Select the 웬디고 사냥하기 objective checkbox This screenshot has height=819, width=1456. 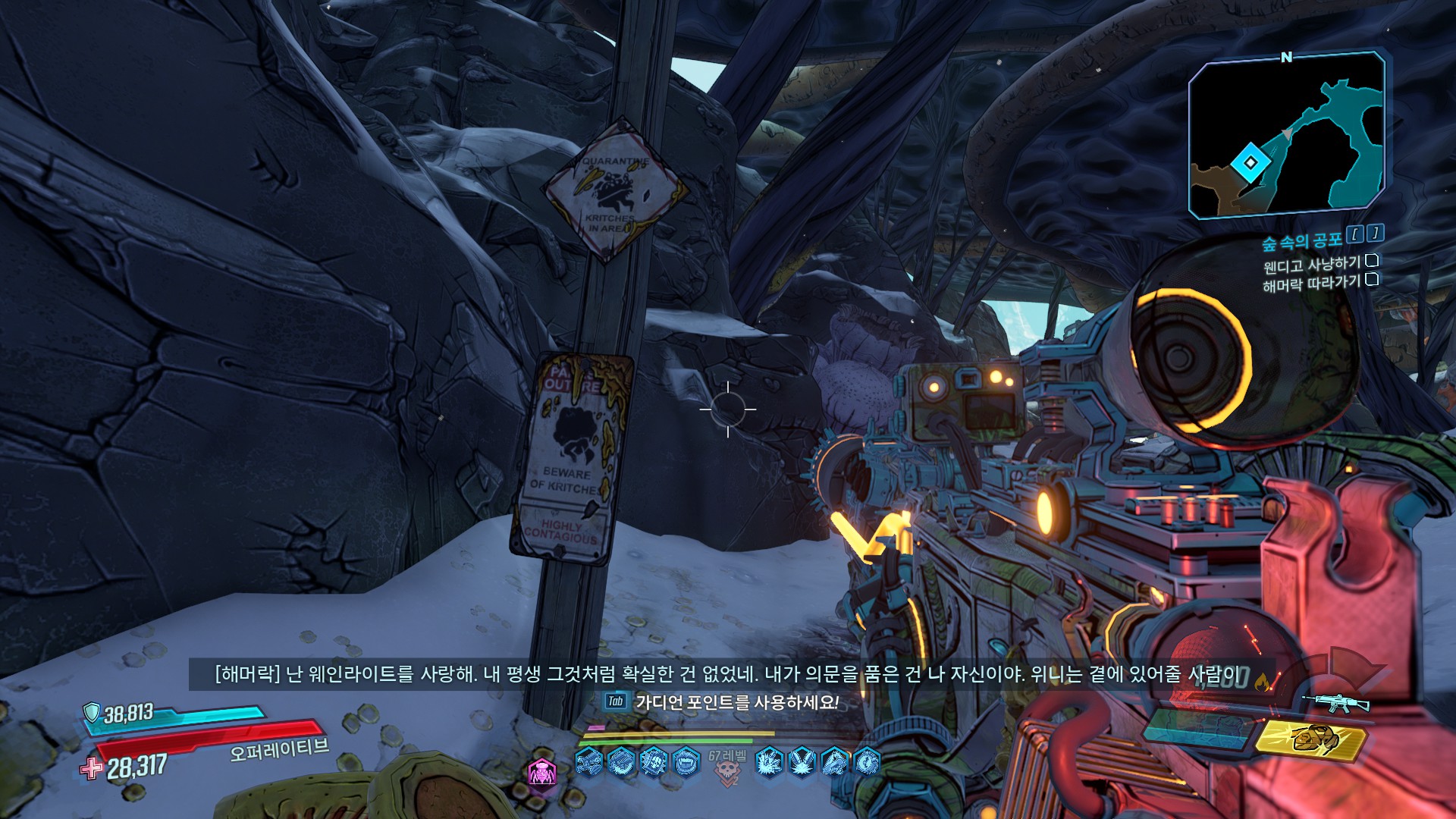[1372, 262]
